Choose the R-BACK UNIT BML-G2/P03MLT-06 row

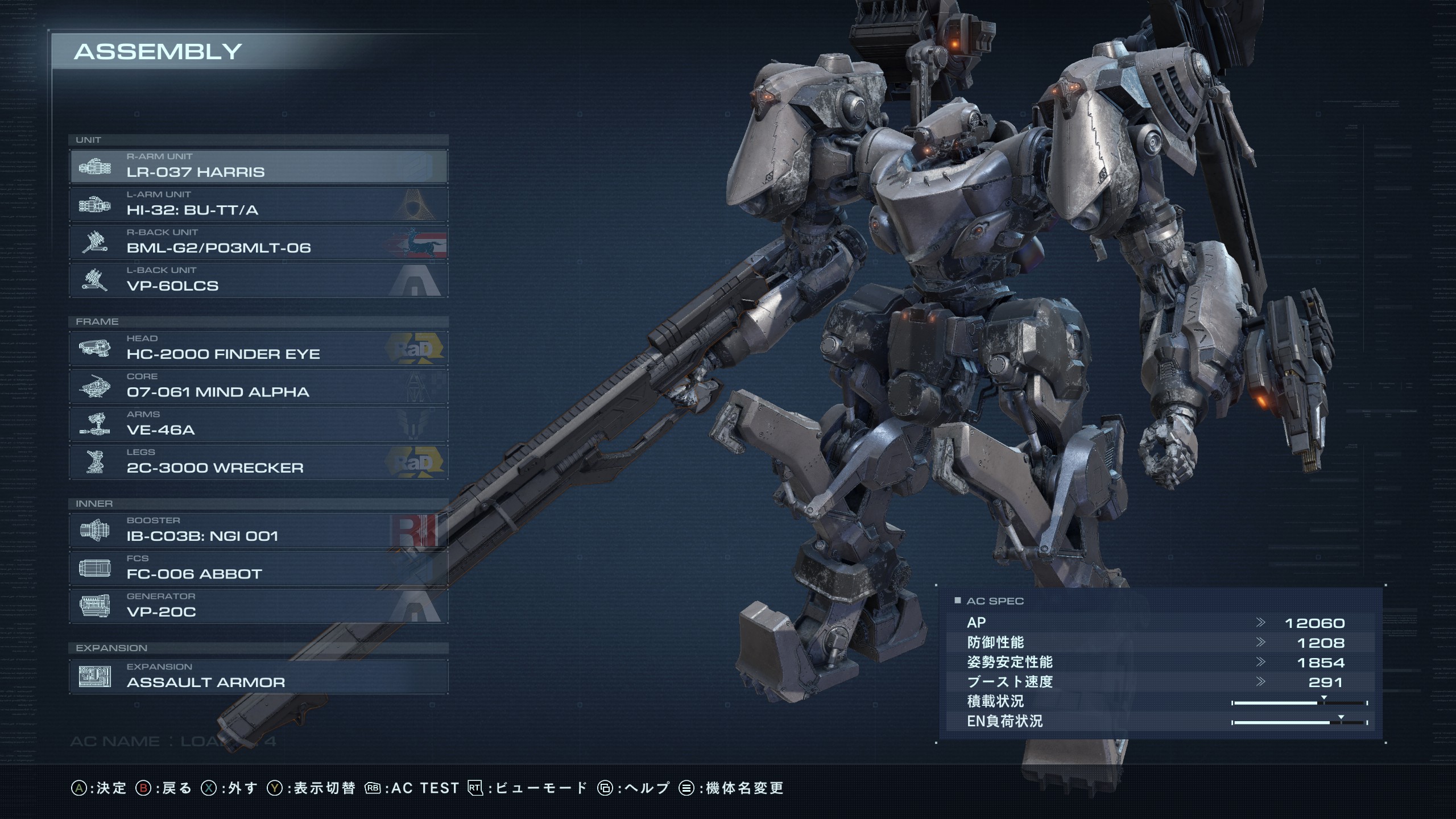pyautogui.click(x=259, y=242)
